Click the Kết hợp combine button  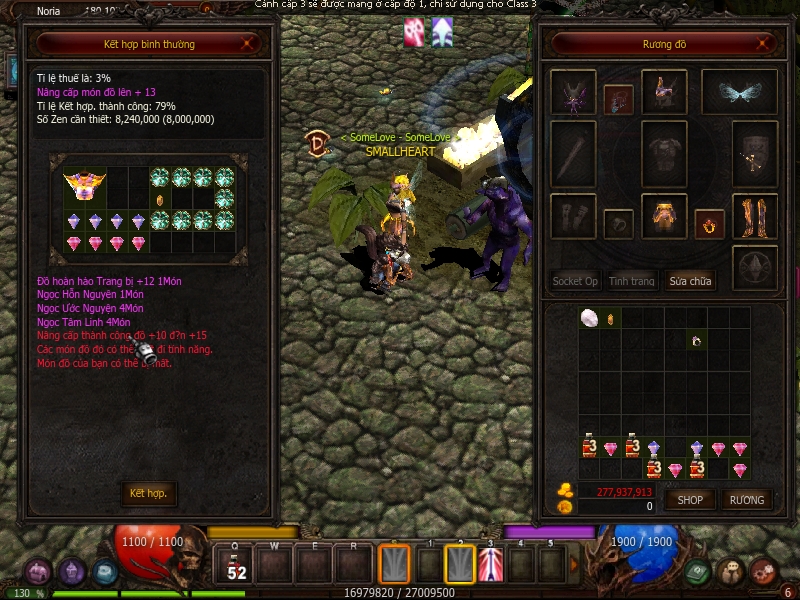tap(148, 493)
